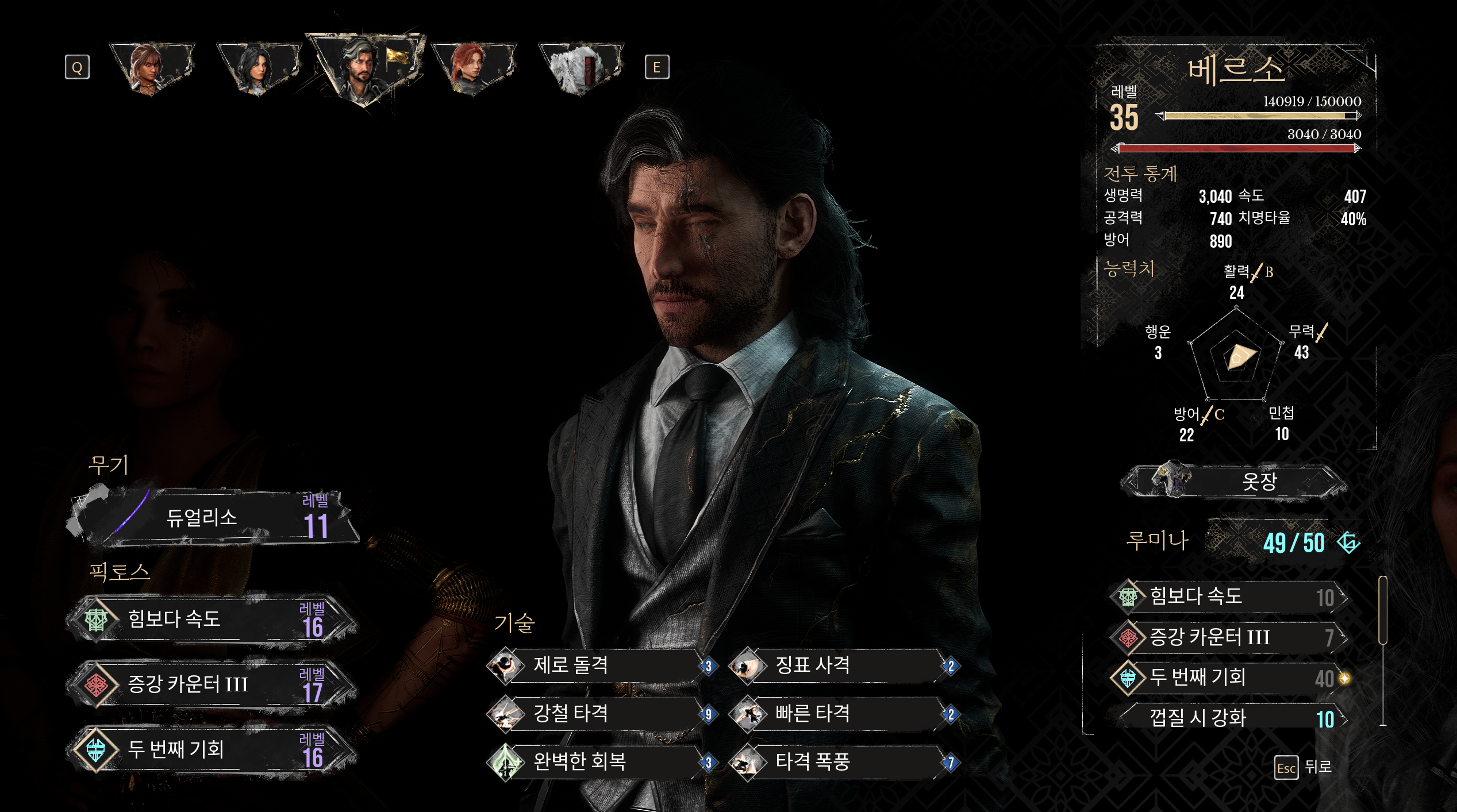
Task: Choose the 강철 타격 skill
Action: 601,714
